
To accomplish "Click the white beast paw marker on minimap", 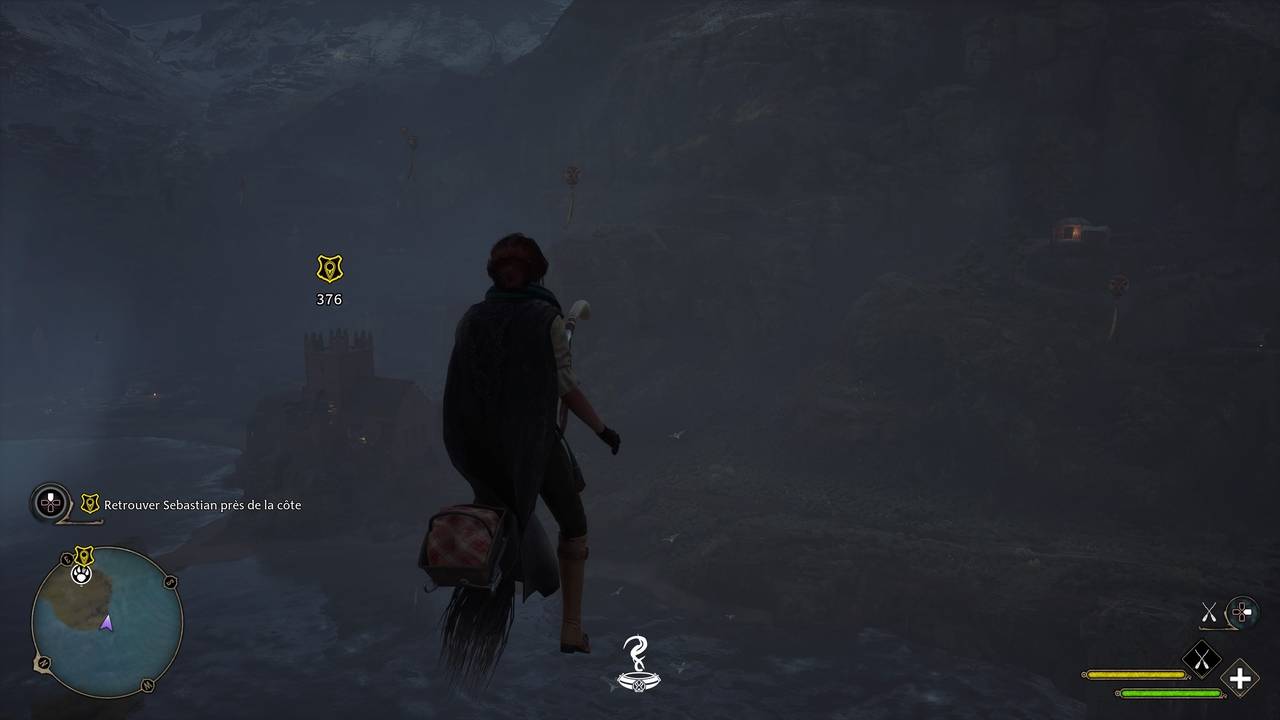I will tap(81, 574).
